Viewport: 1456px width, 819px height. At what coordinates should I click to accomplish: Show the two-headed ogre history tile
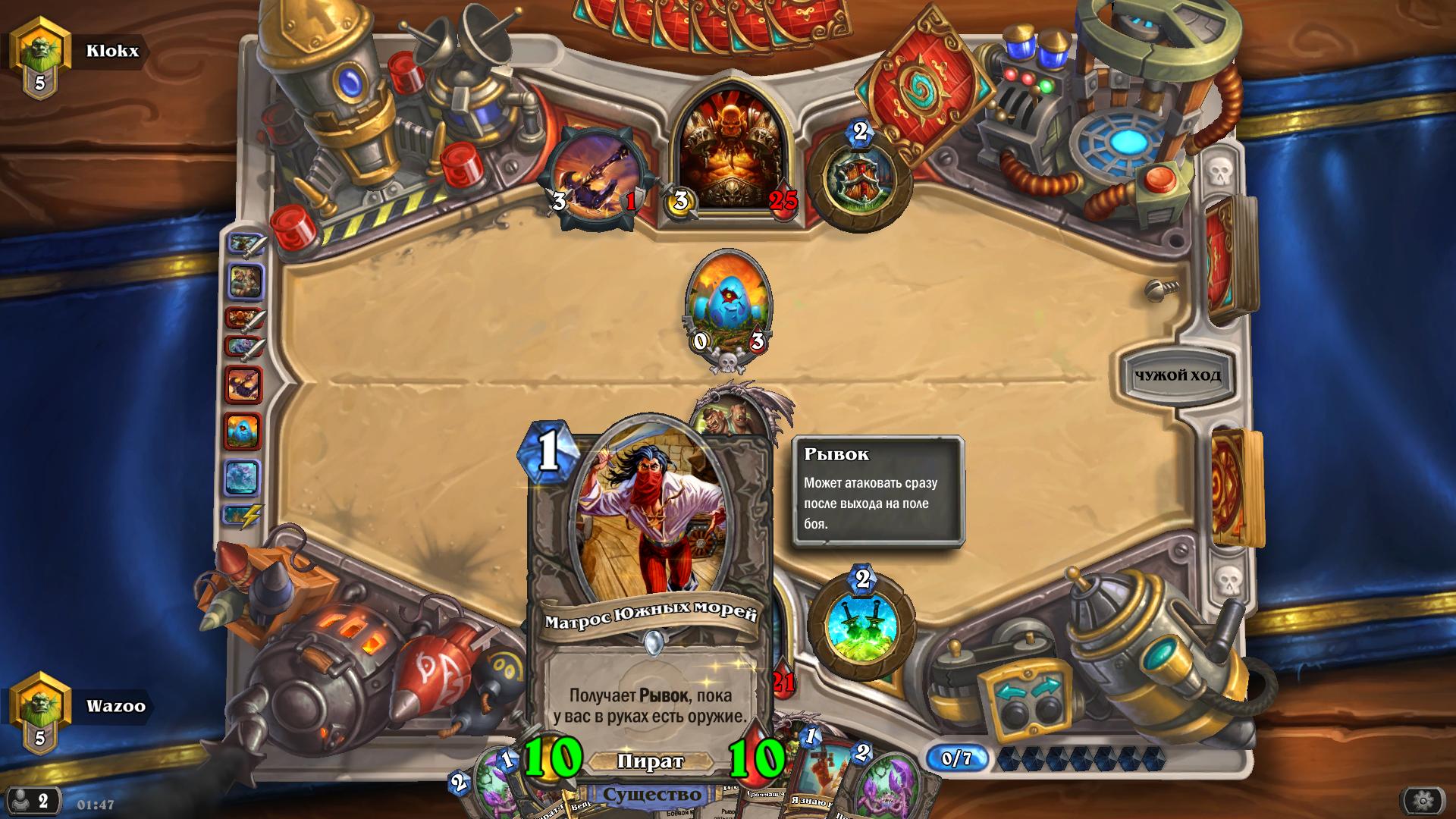point(244,282)
